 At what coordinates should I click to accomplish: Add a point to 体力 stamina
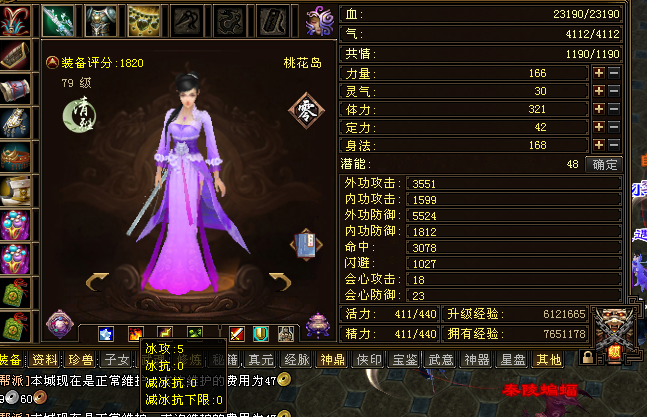coord(599,109)
